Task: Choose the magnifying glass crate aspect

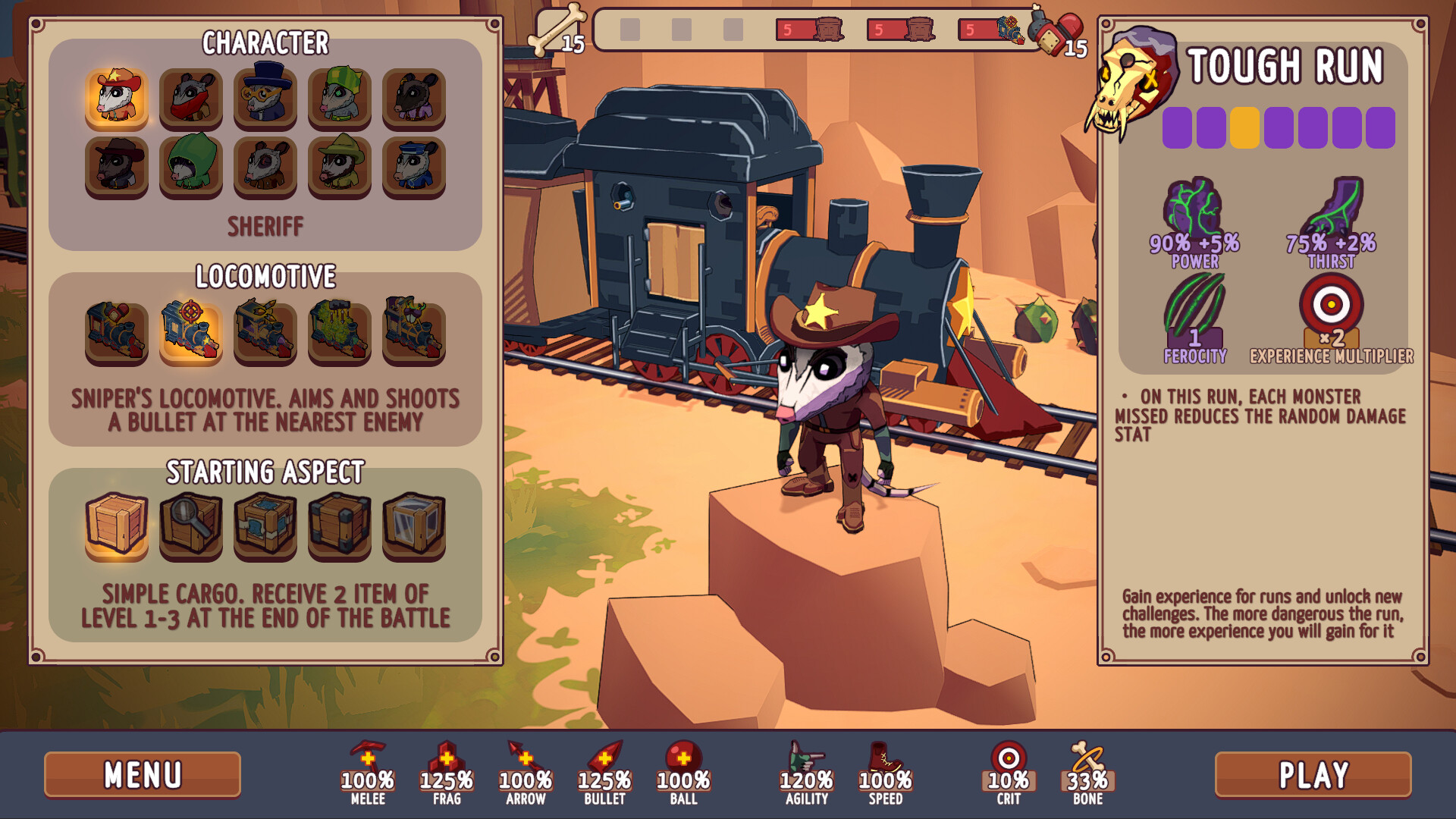Action: click(x=190, y=525)
